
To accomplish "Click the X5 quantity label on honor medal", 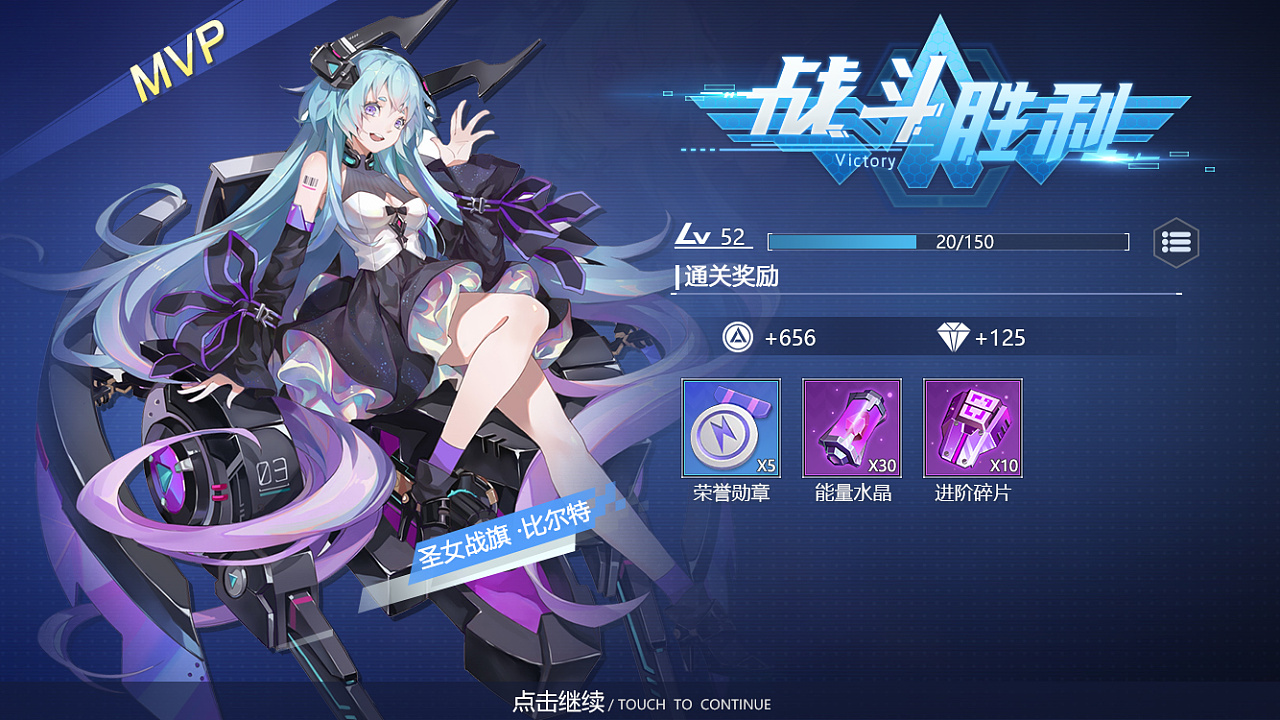I will click(x=766, y=464).
